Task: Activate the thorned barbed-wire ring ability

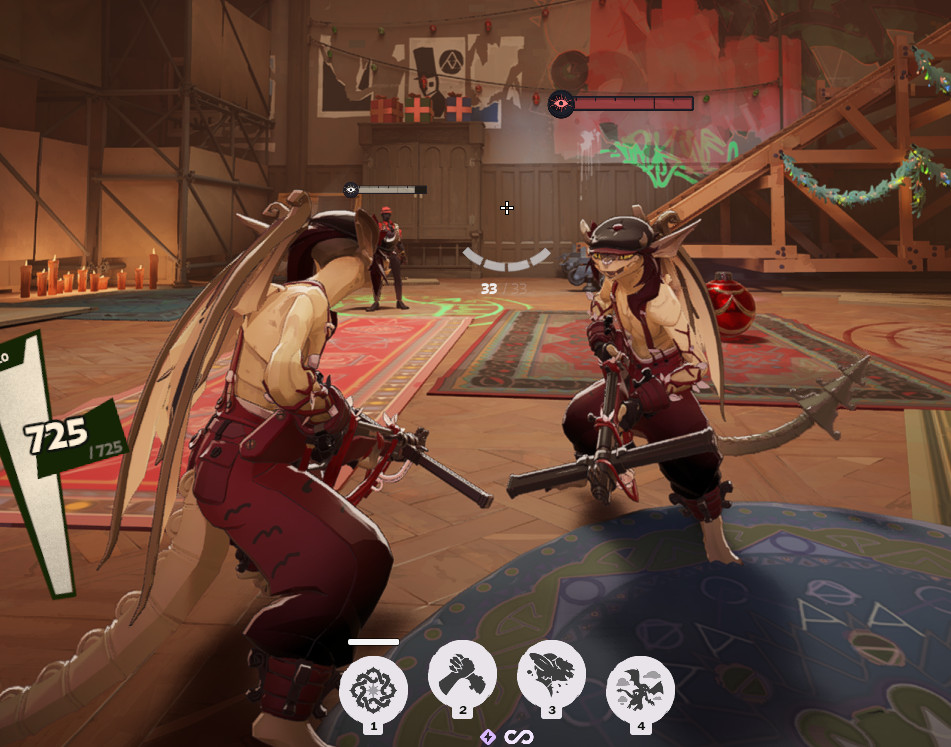Action: tap(373, 689)
